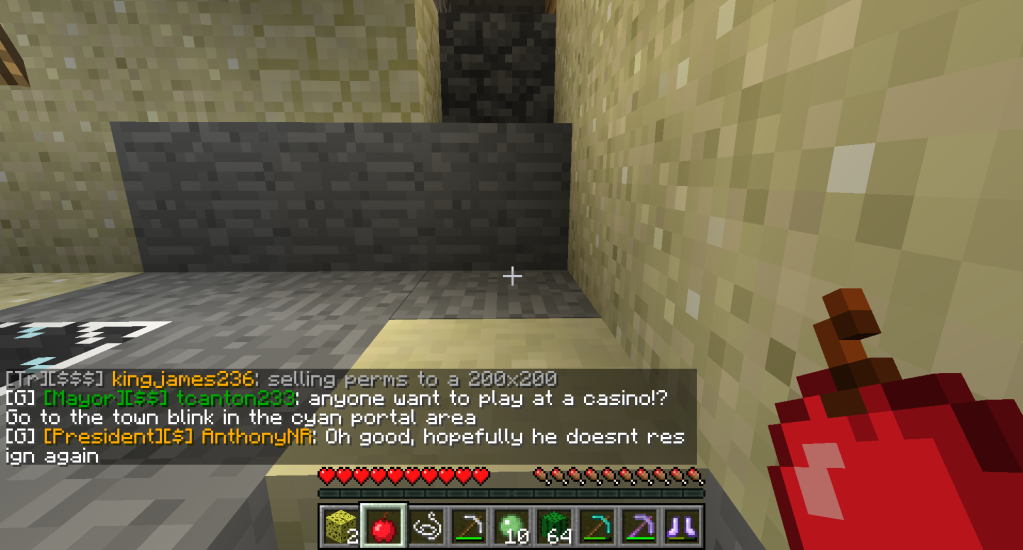Choose the white string hotbar slot
This screenshot has height=550, width=1023.
(x=424, y=525)
